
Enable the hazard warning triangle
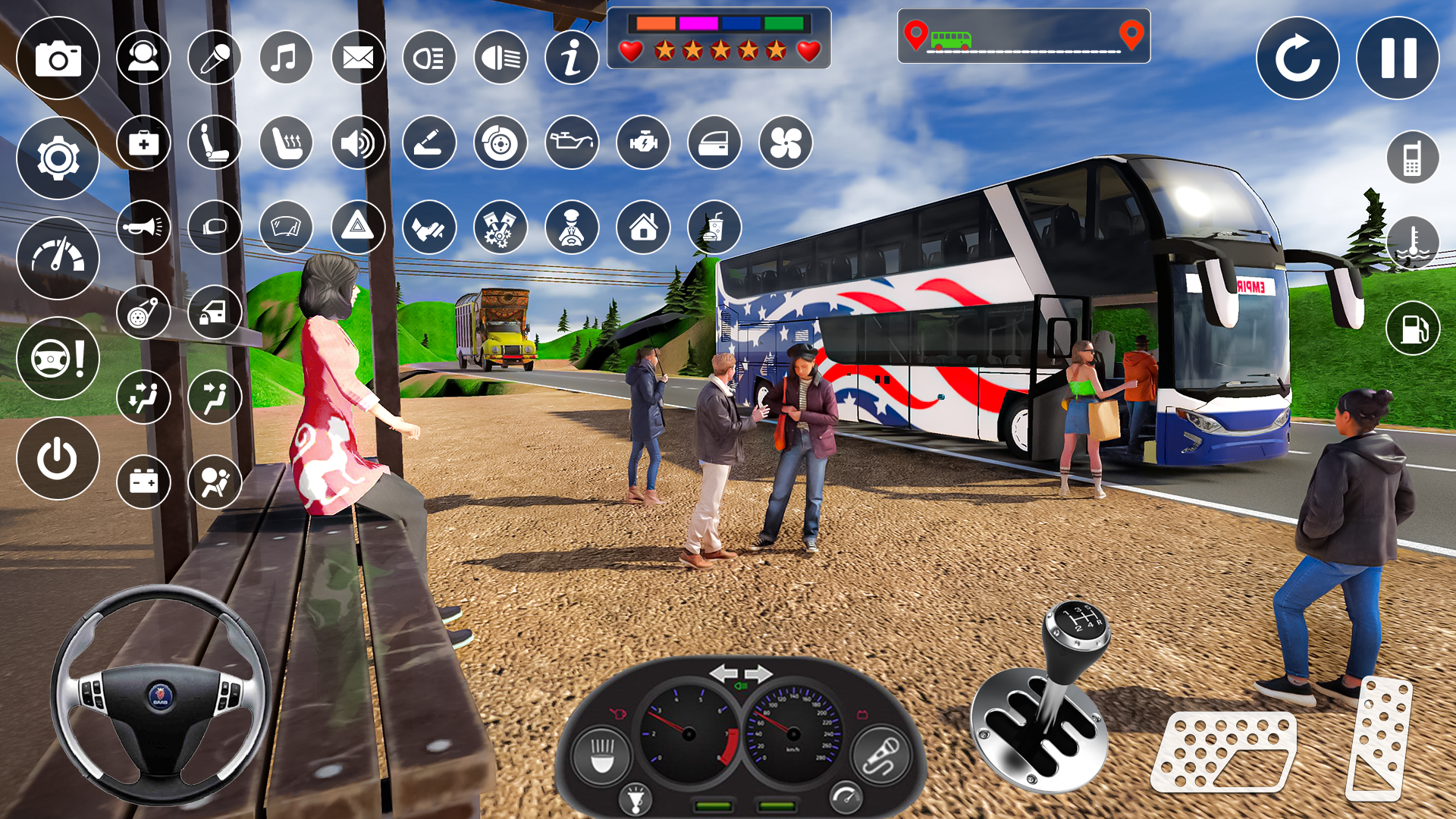358,227
